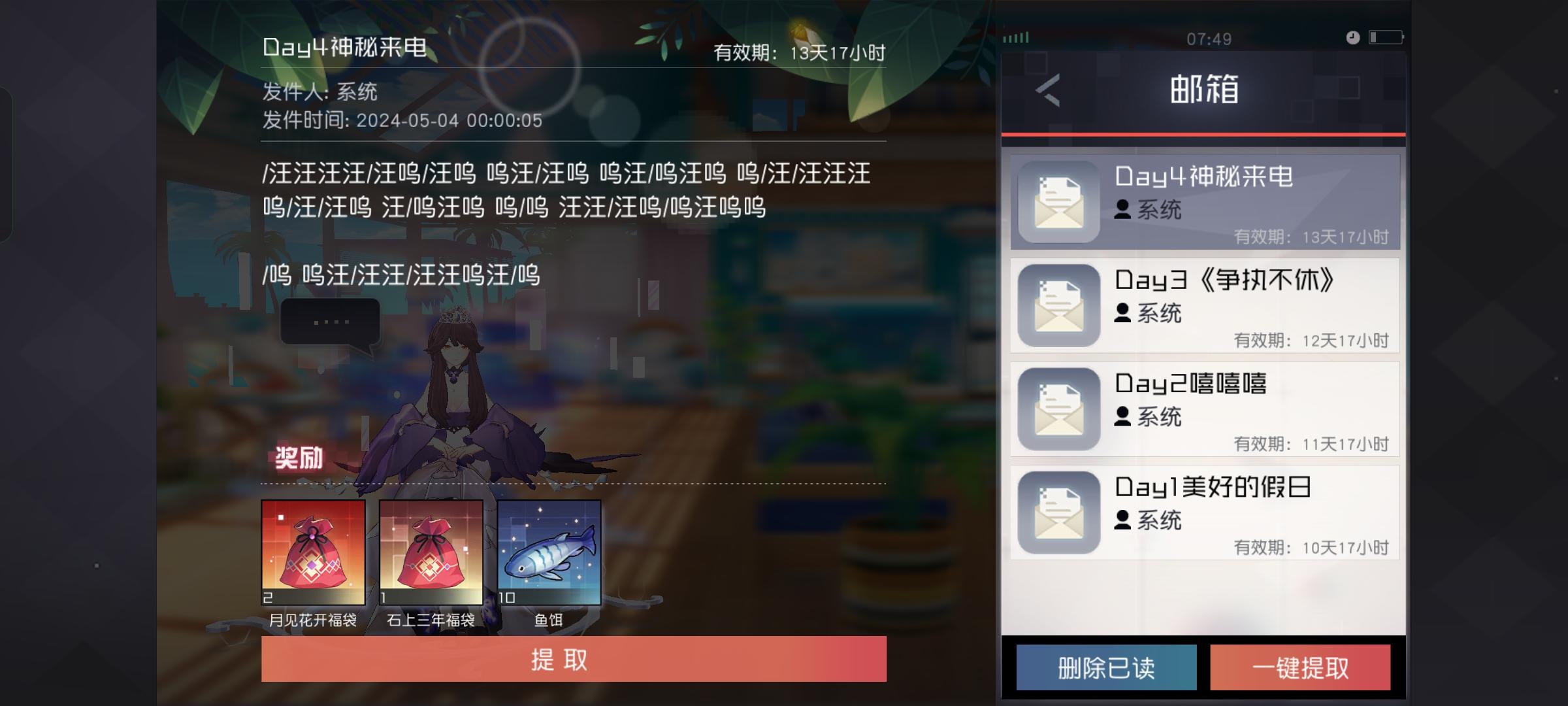Switch to the 邮箱 mailbox view
Image resolution: width=1568 pixels, height=706 pixels.
[1204, 89]
